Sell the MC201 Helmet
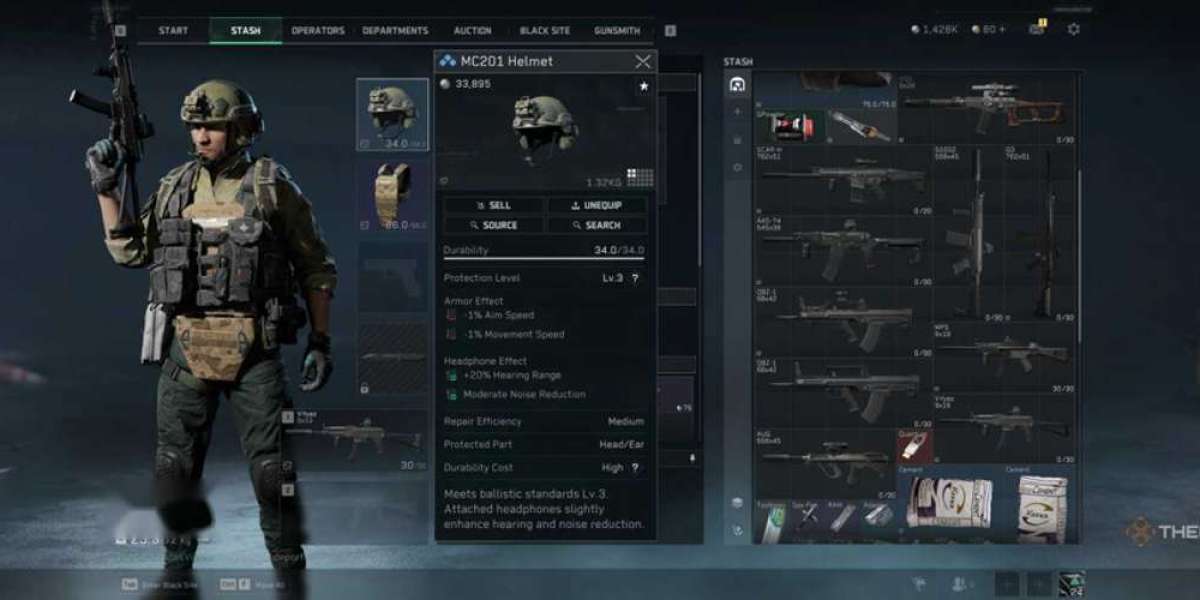The image size is (1200, 600). click(495, 205)
